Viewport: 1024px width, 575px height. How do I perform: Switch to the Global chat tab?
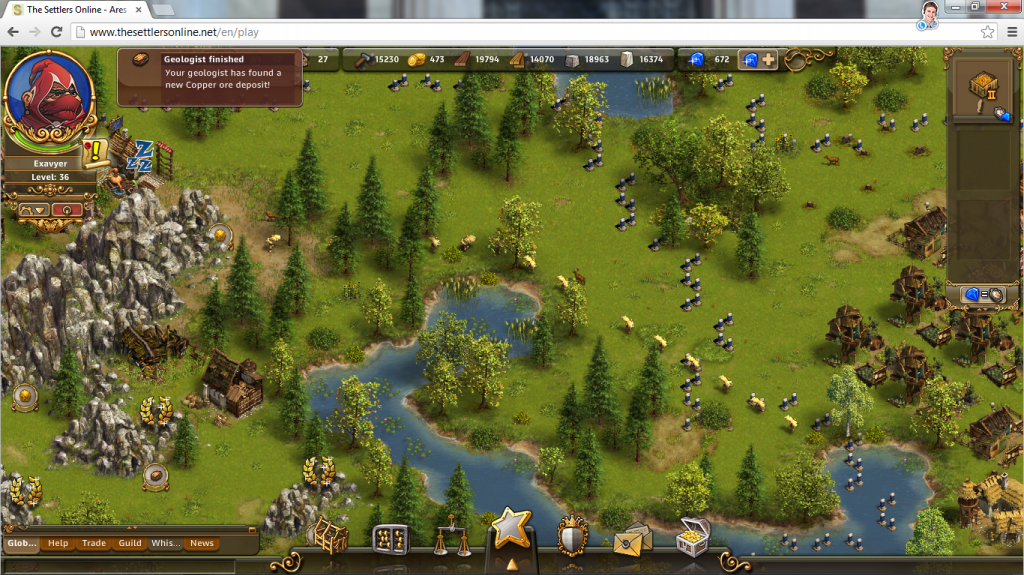pyautogui.click(x=22, y=543)
